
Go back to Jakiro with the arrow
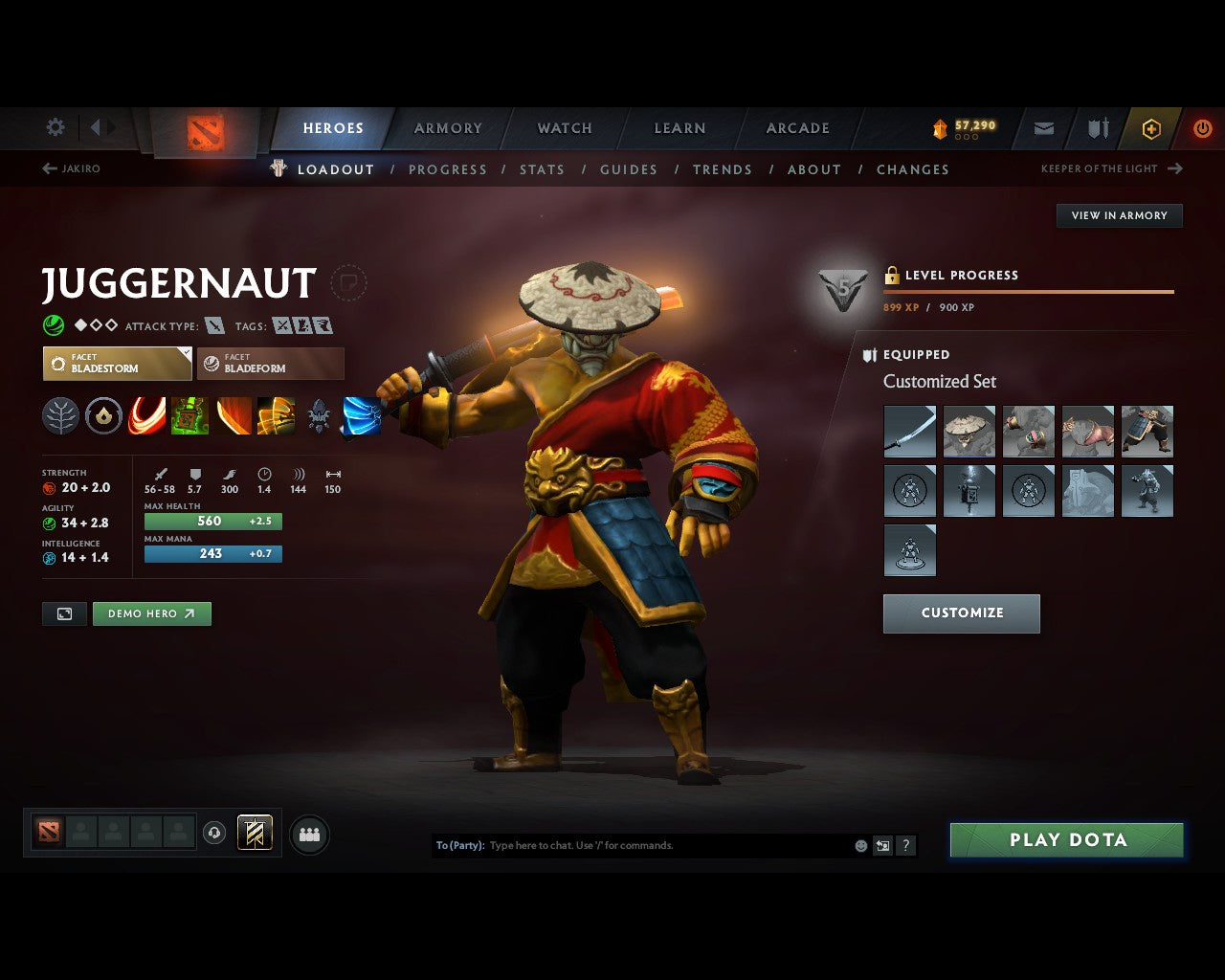(48, 167)
